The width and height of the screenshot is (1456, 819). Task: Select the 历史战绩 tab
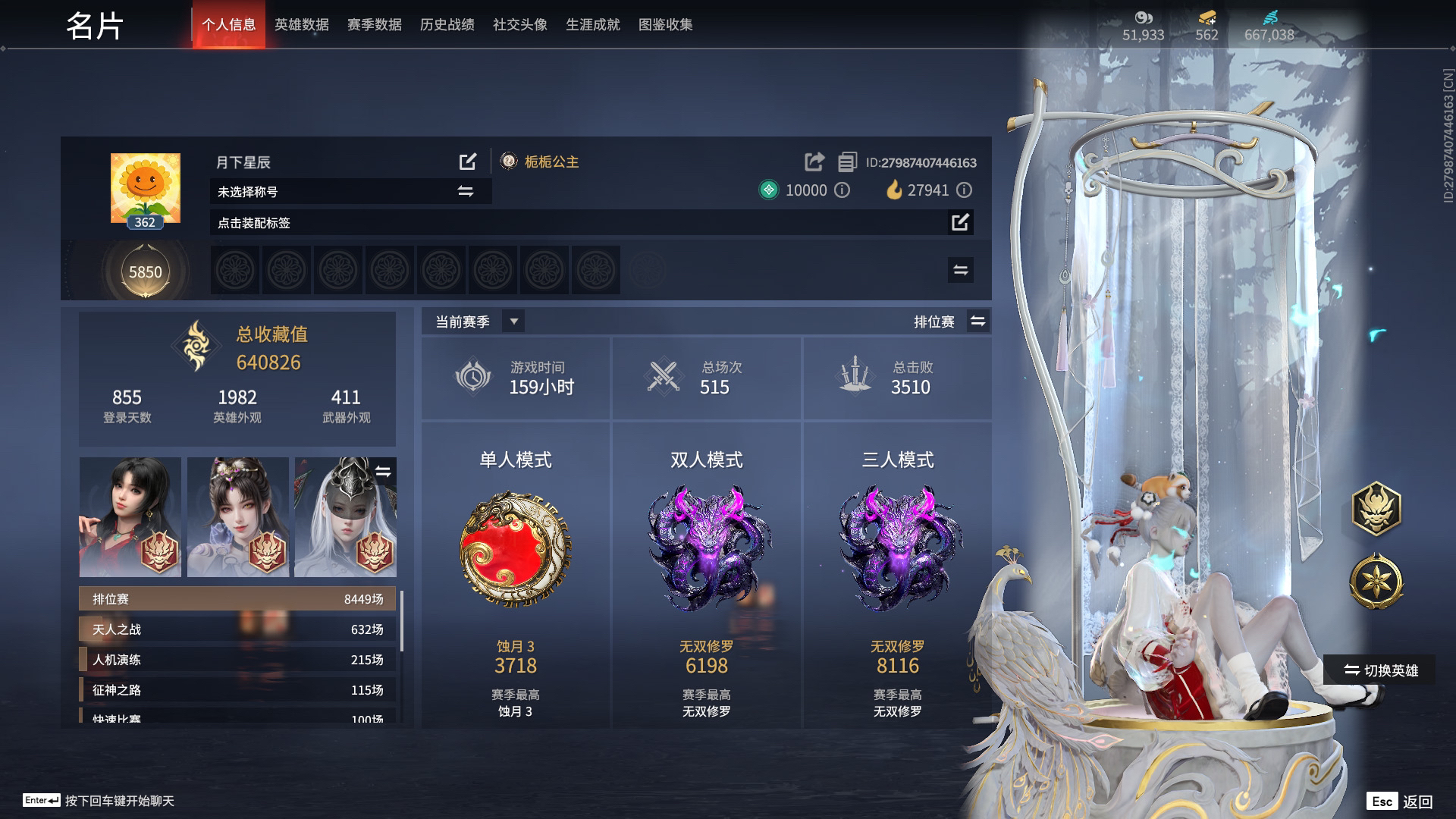[x=447, y=25]
